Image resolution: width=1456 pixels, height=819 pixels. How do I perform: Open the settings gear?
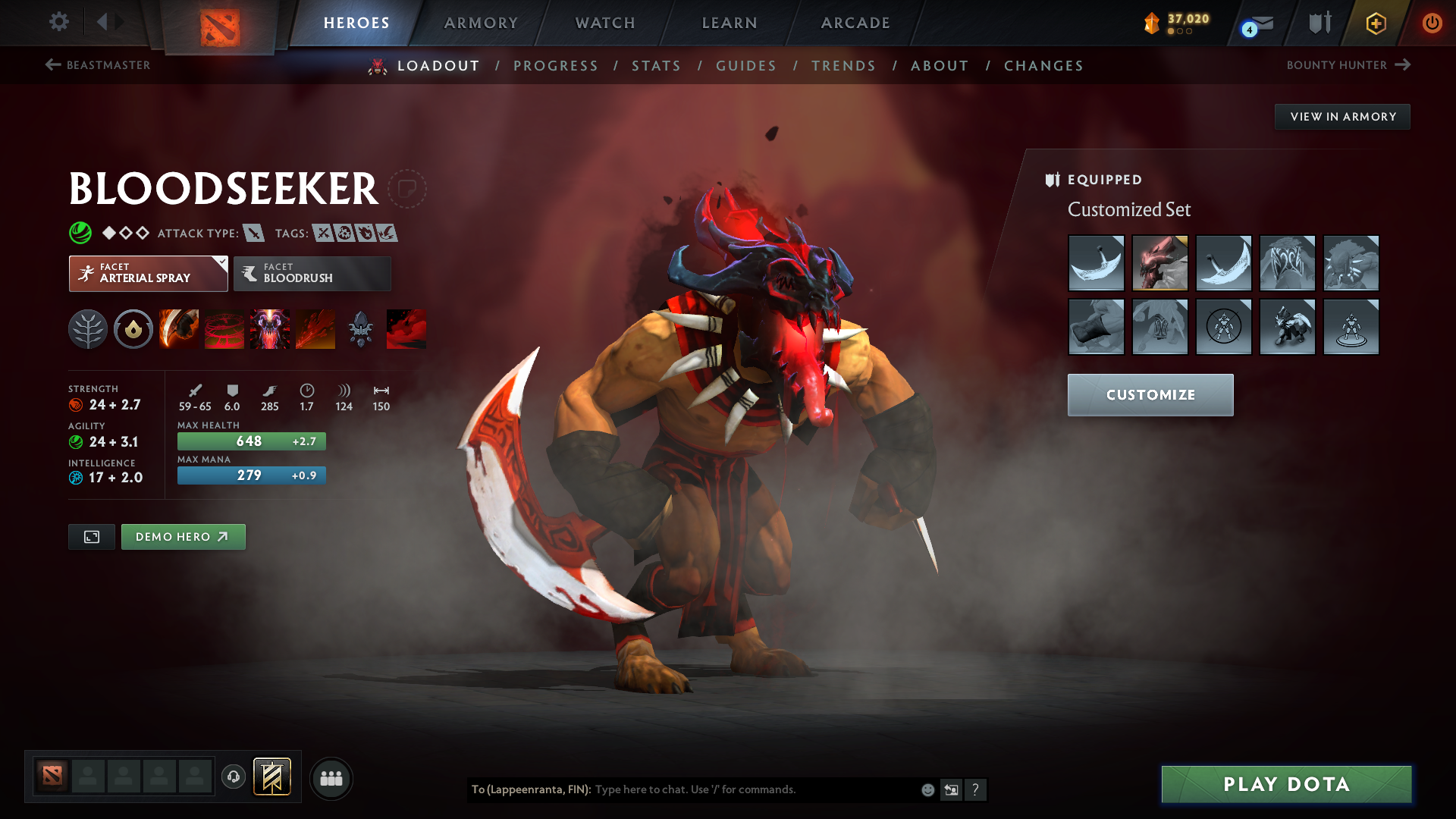(58, 22)
